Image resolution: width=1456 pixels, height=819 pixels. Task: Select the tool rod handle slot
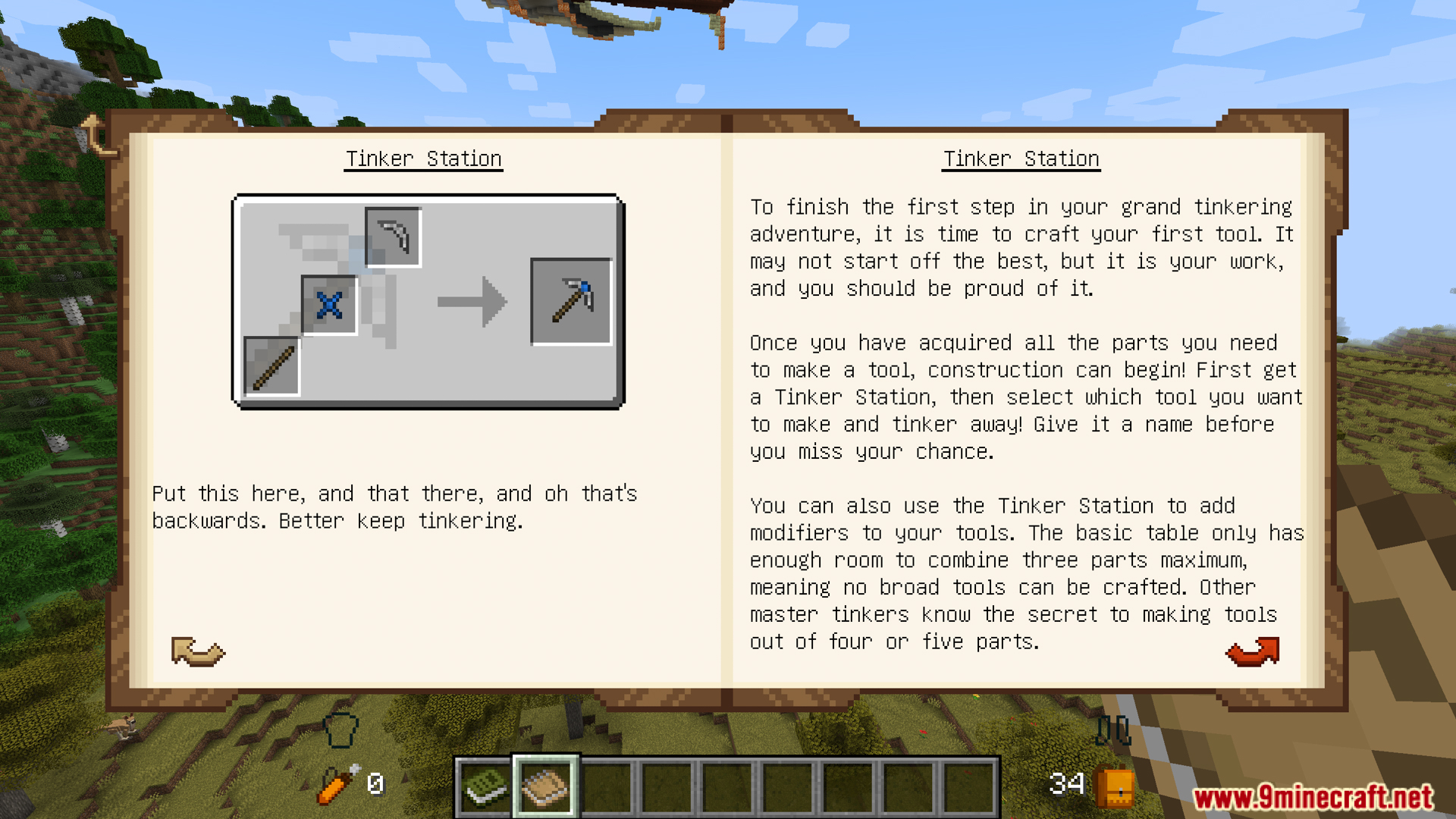click(271, 367)
